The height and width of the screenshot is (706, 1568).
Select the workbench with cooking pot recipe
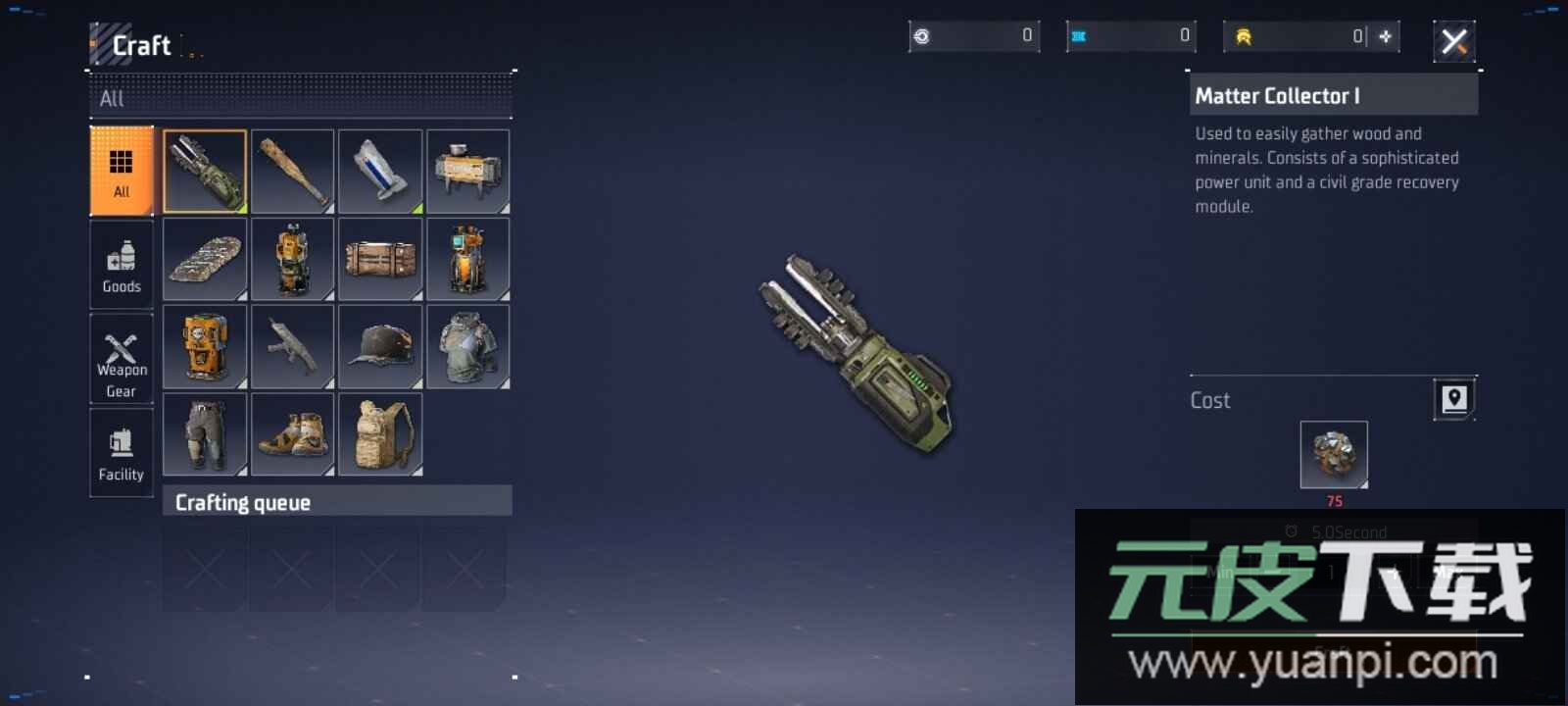(467, 172)
